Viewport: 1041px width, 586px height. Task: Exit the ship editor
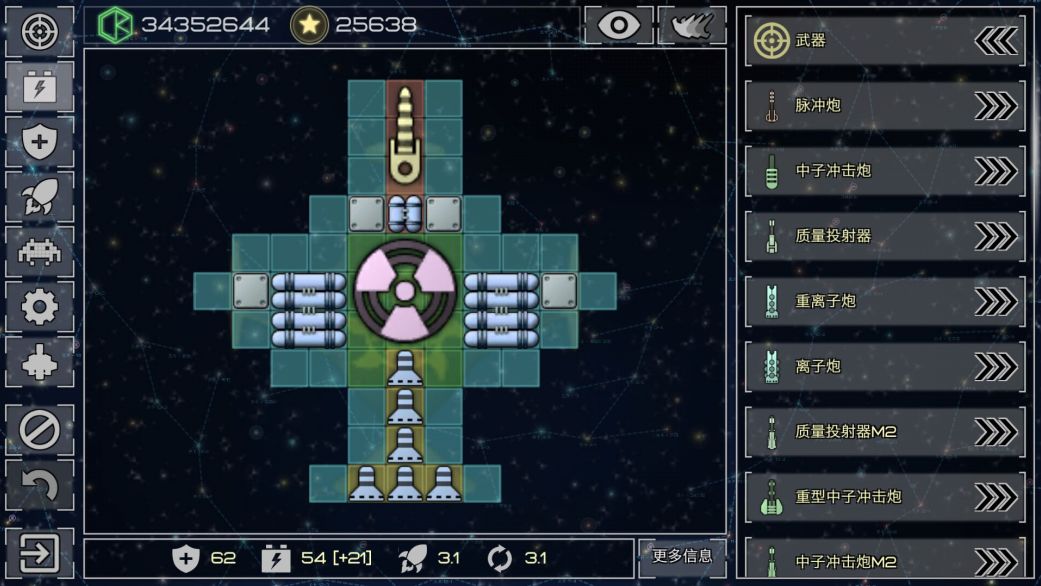pos(40,552)
